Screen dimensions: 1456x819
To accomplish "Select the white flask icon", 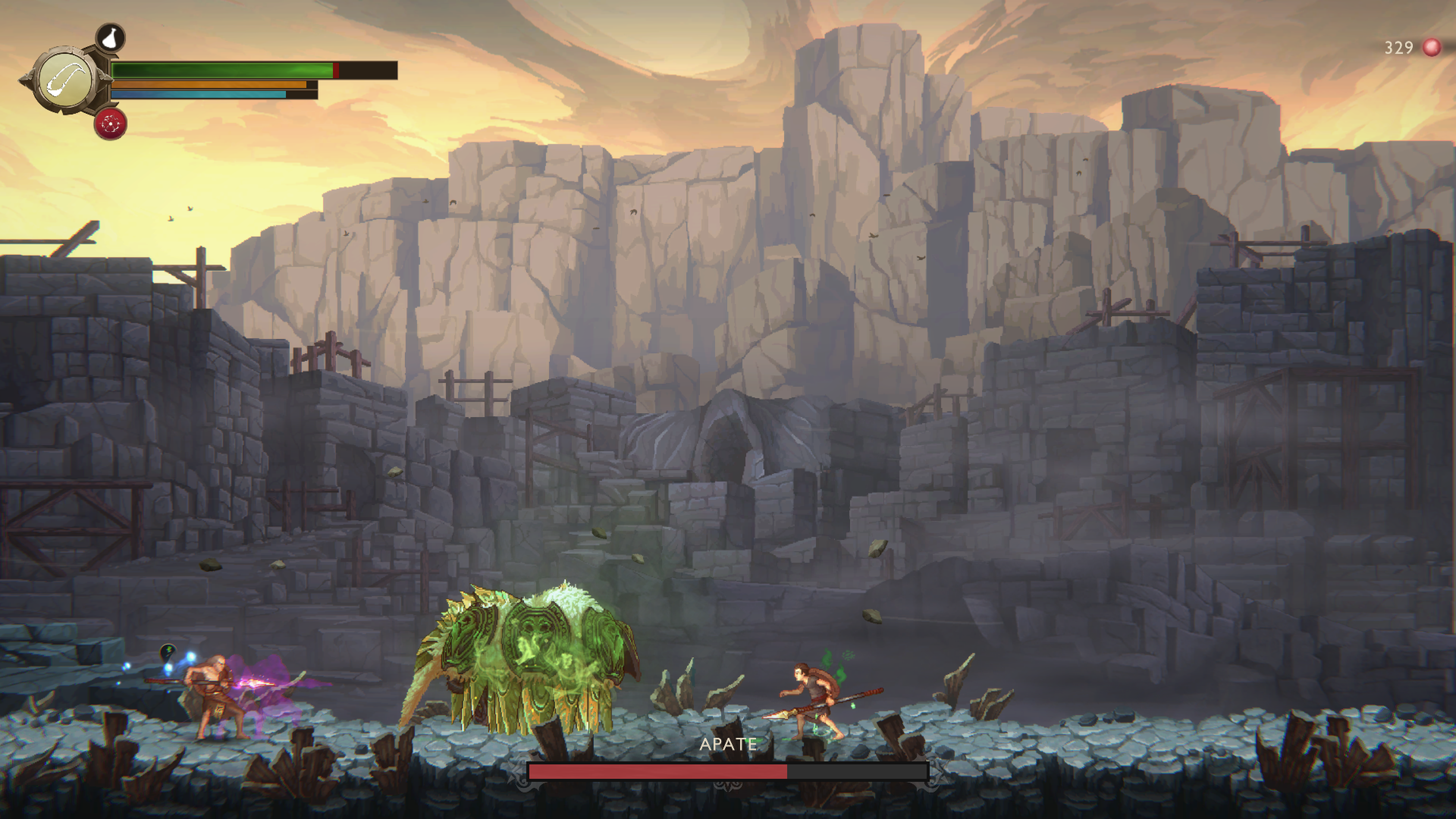I will [111, 38].
